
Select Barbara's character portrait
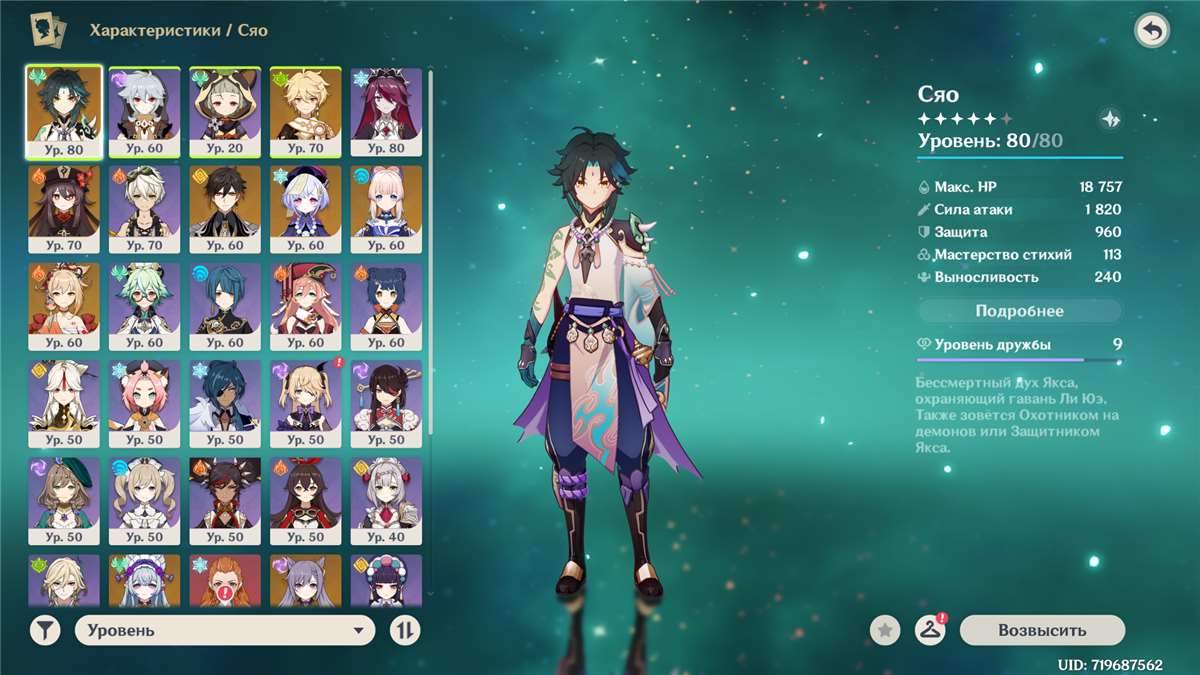click(x=144, y=500)
